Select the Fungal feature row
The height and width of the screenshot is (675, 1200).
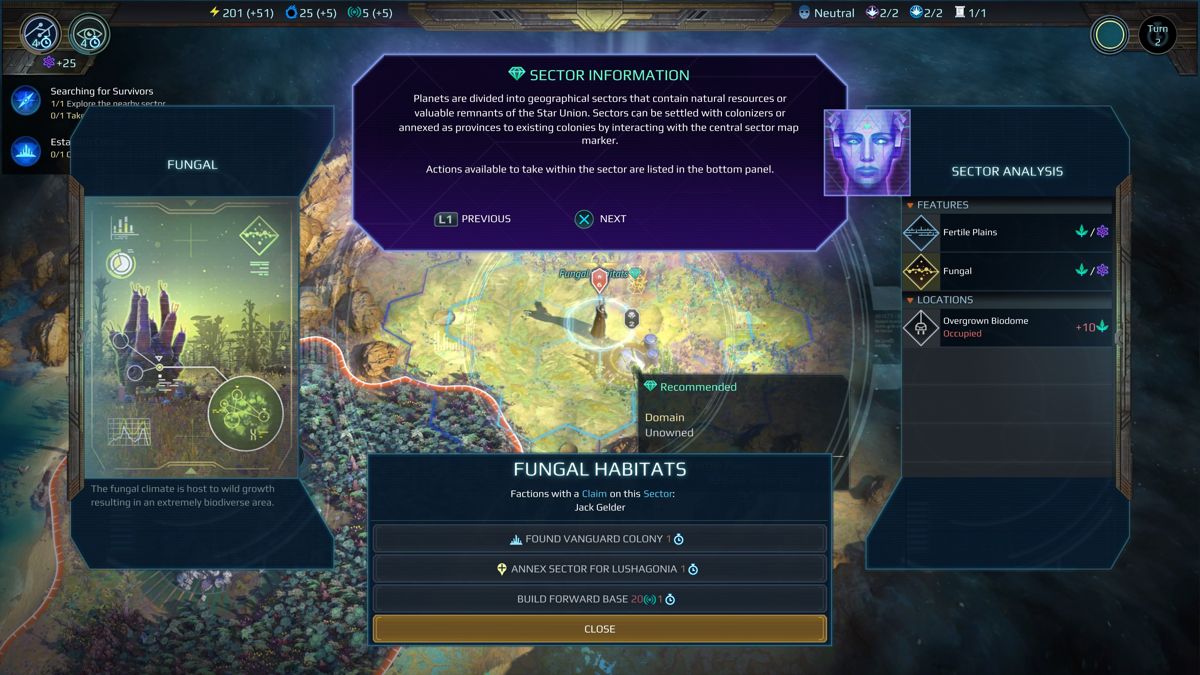click(x=1007, y=271)
